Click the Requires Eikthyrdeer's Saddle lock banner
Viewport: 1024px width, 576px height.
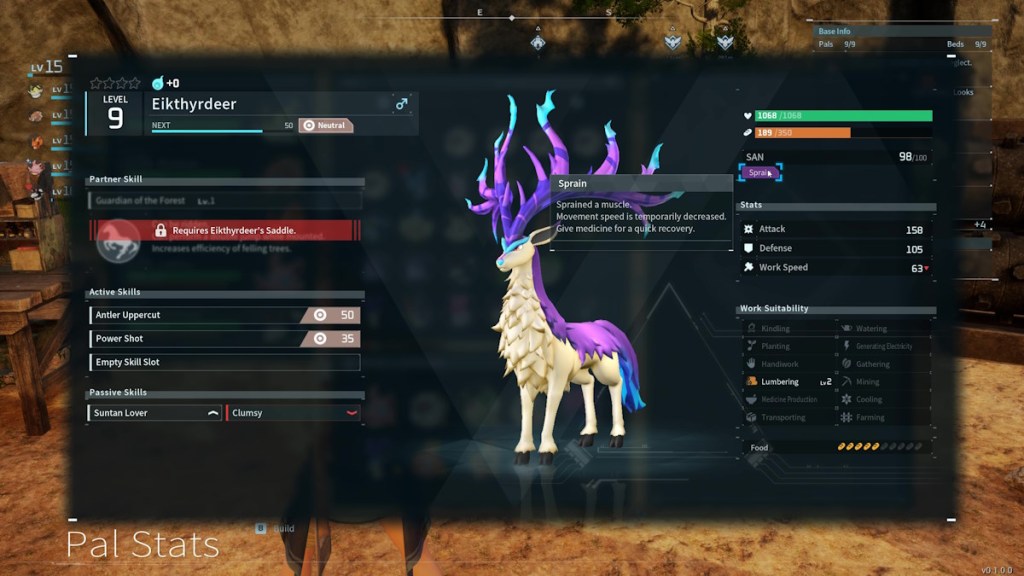pos(224,230)
